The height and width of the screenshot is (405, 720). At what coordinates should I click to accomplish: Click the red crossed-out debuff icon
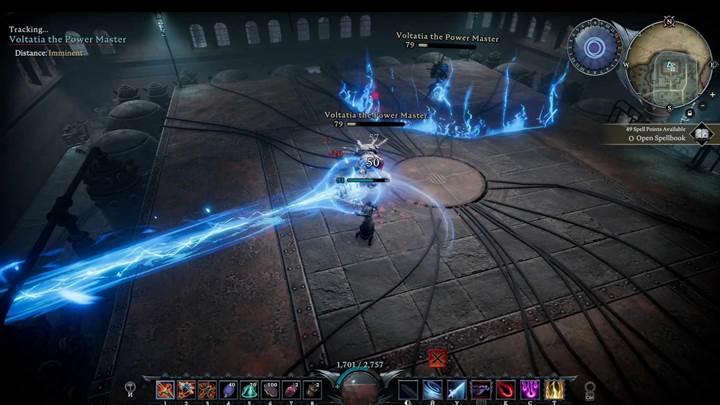coord(437,357)
